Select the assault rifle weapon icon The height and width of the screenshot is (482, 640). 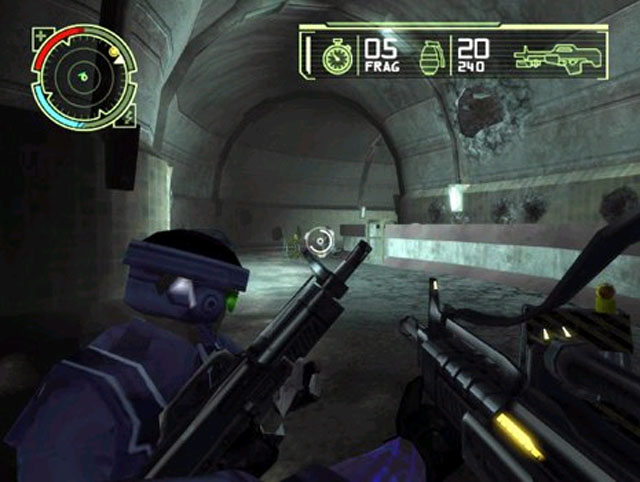554,55
